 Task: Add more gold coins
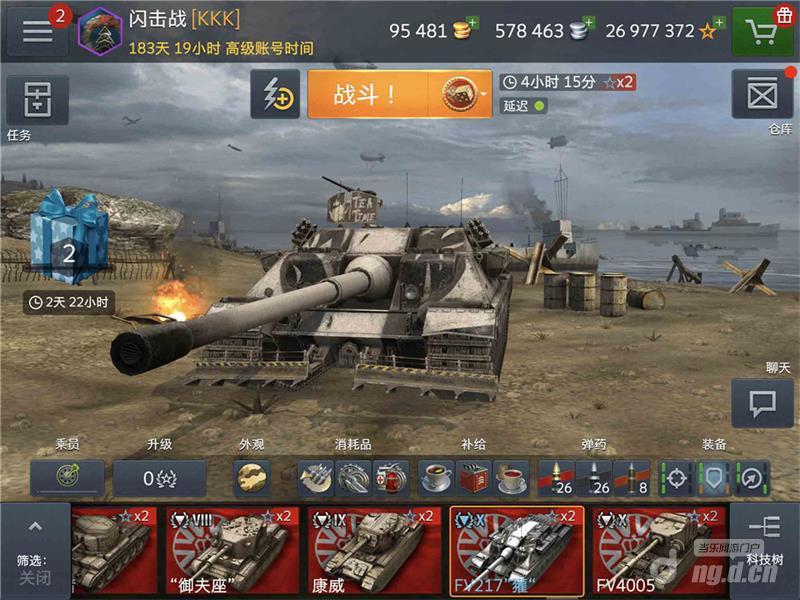coord(472,22)
